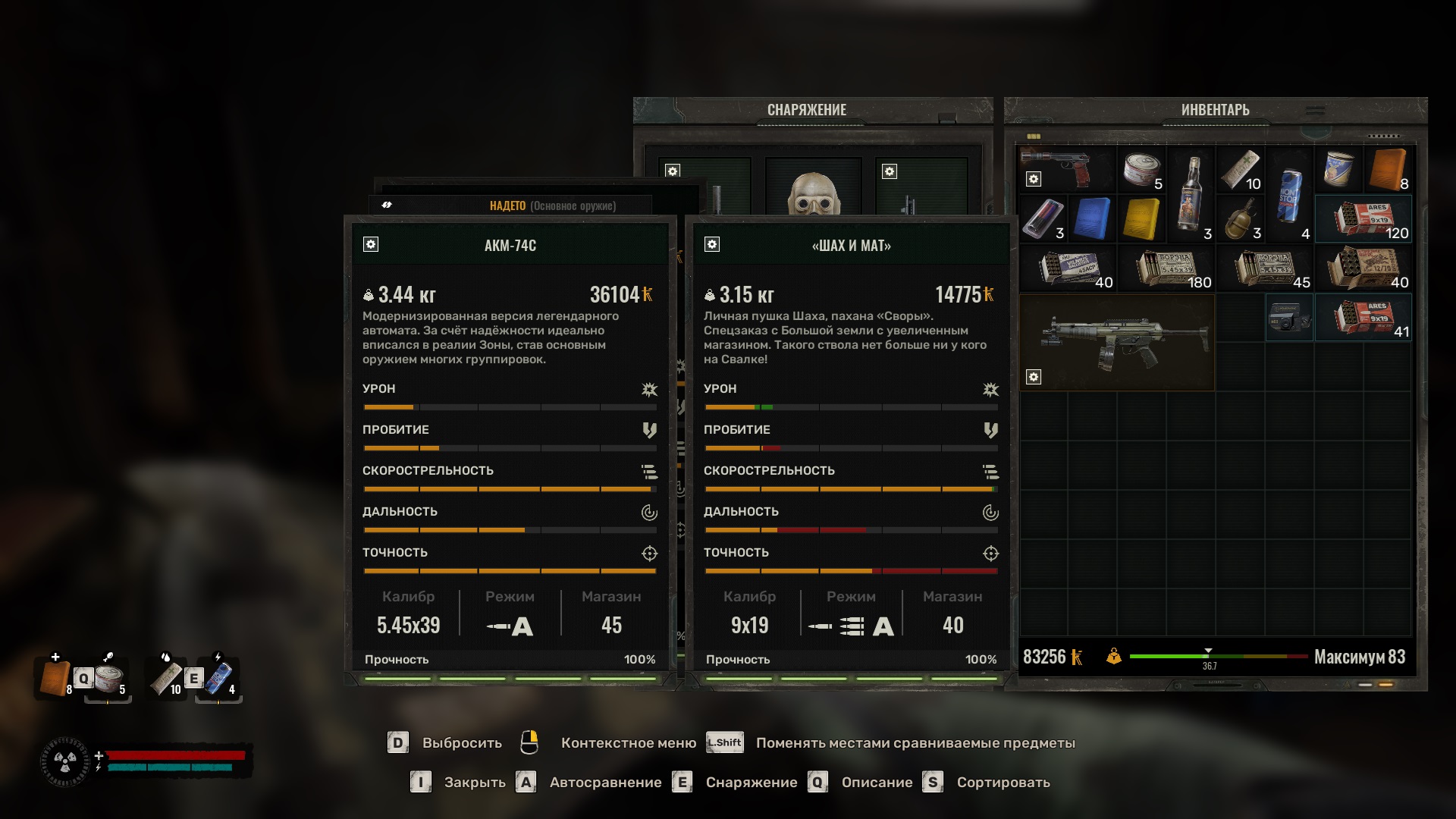Choose the bandage stack of 10 in inventory
The height and width of the screenshot is (819, 1456).
click(x=1240, y=169)
